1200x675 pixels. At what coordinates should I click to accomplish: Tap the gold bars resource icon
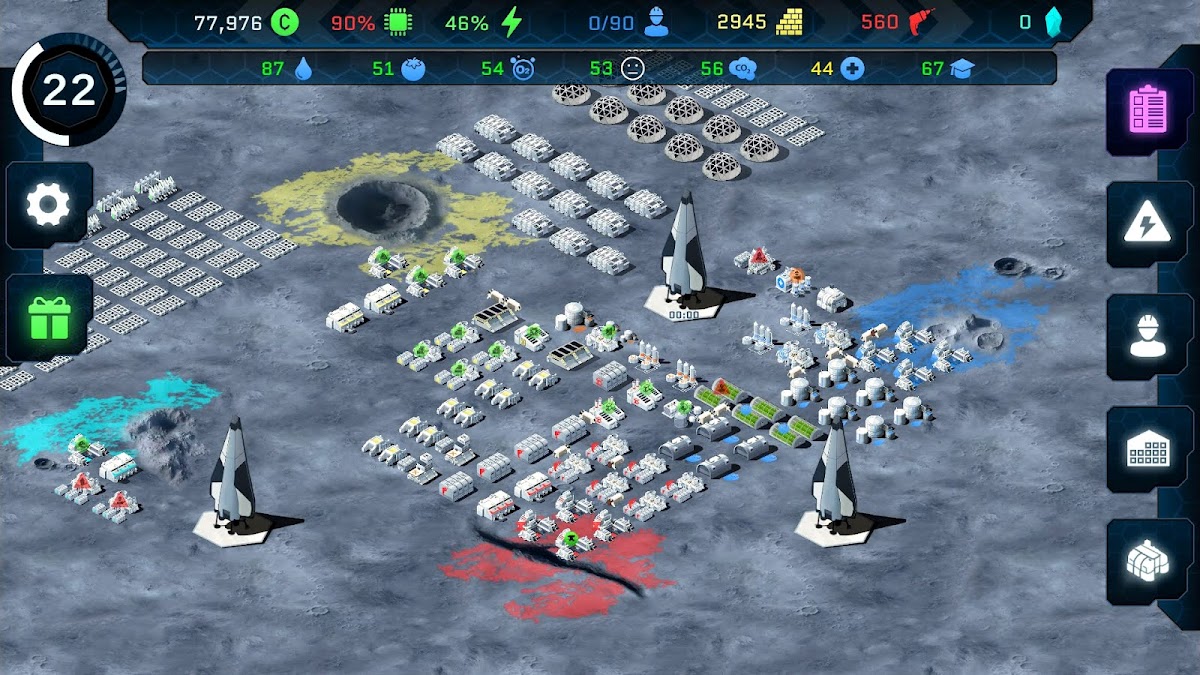pos(791,22)
